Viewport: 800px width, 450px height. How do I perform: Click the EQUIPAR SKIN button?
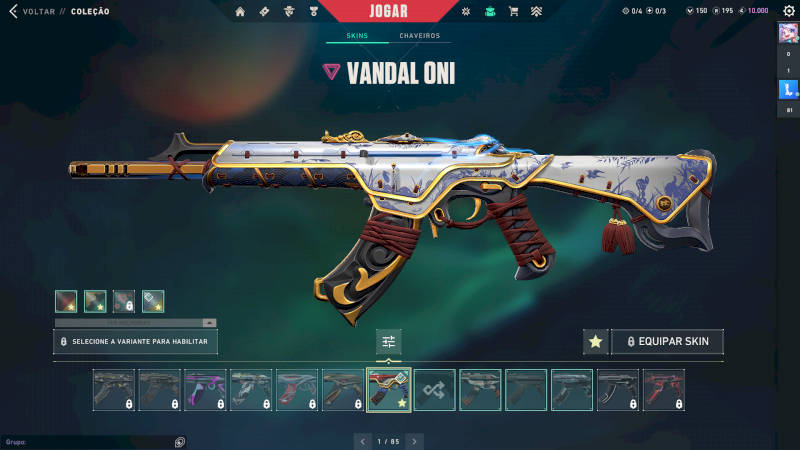point(667,342)
